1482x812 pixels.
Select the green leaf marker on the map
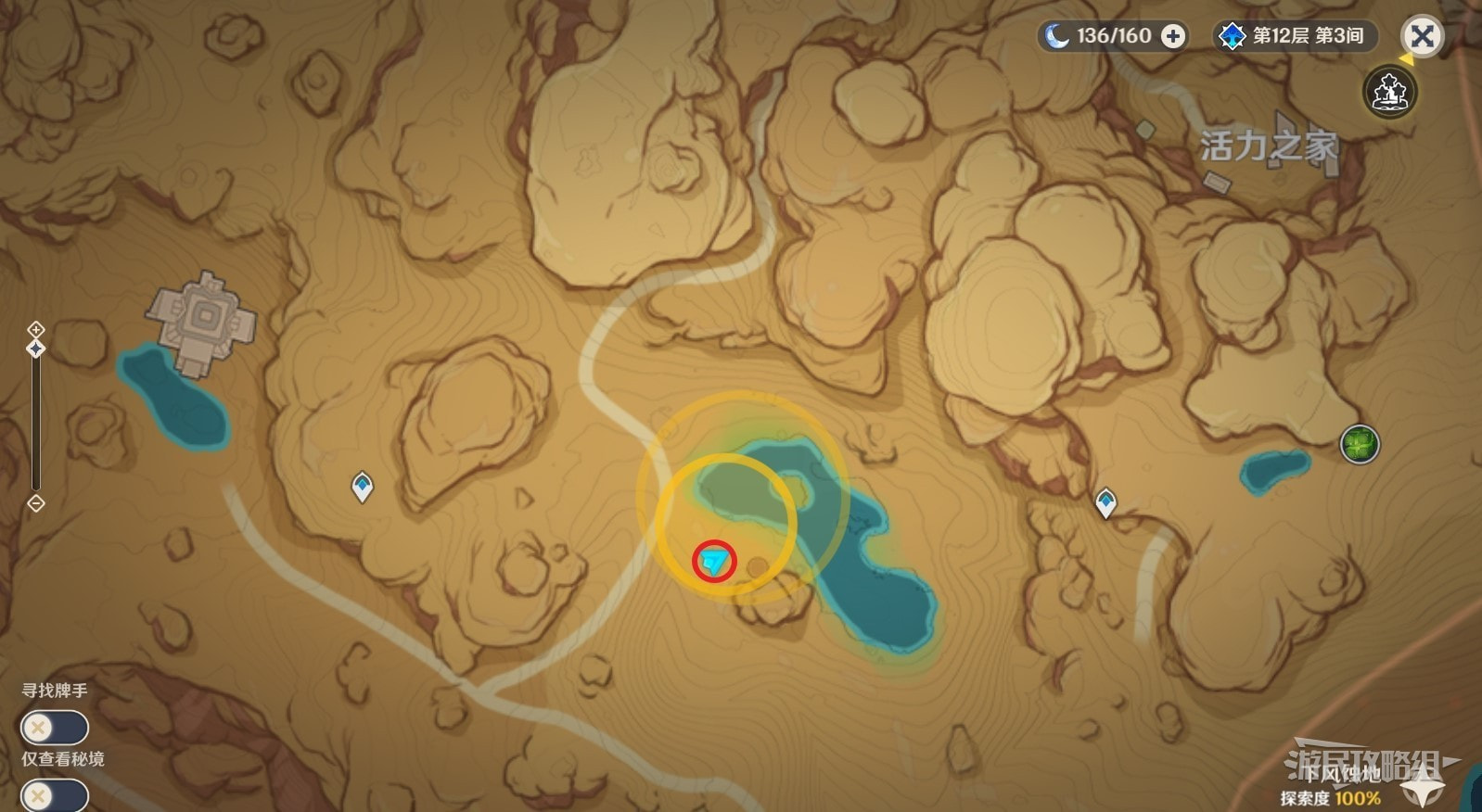point(1360,444)
